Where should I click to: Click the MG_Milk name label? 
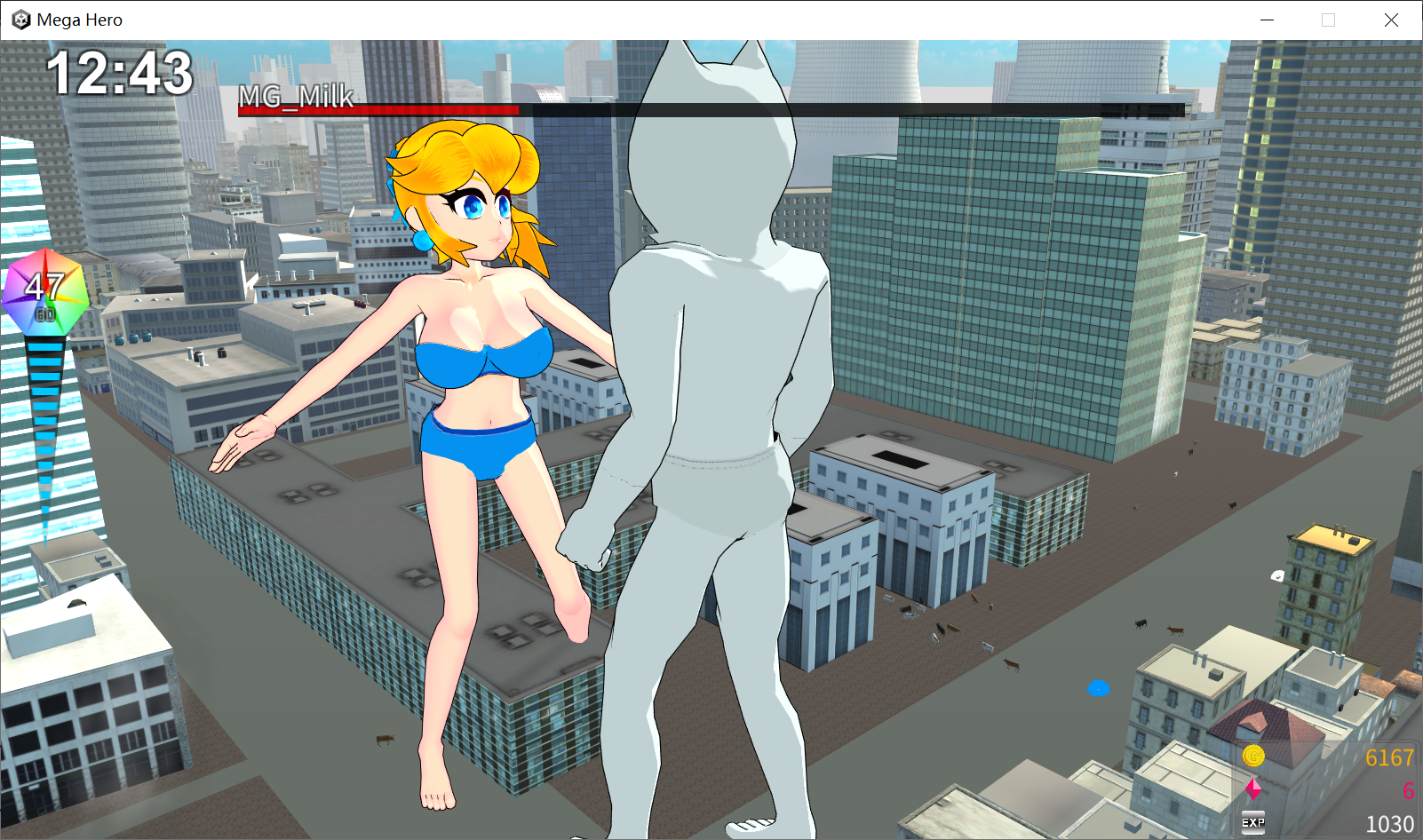coord(294,98)
